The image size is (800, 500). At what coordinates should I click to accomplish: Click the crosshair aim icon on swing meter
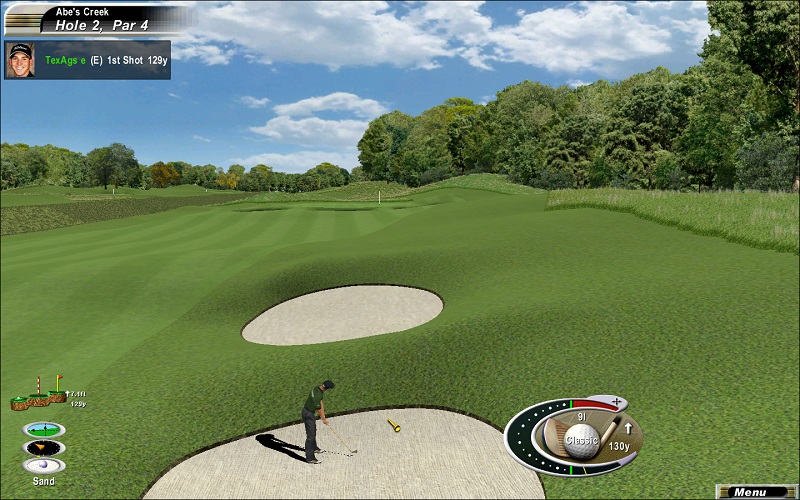click(x=616, y=402)
